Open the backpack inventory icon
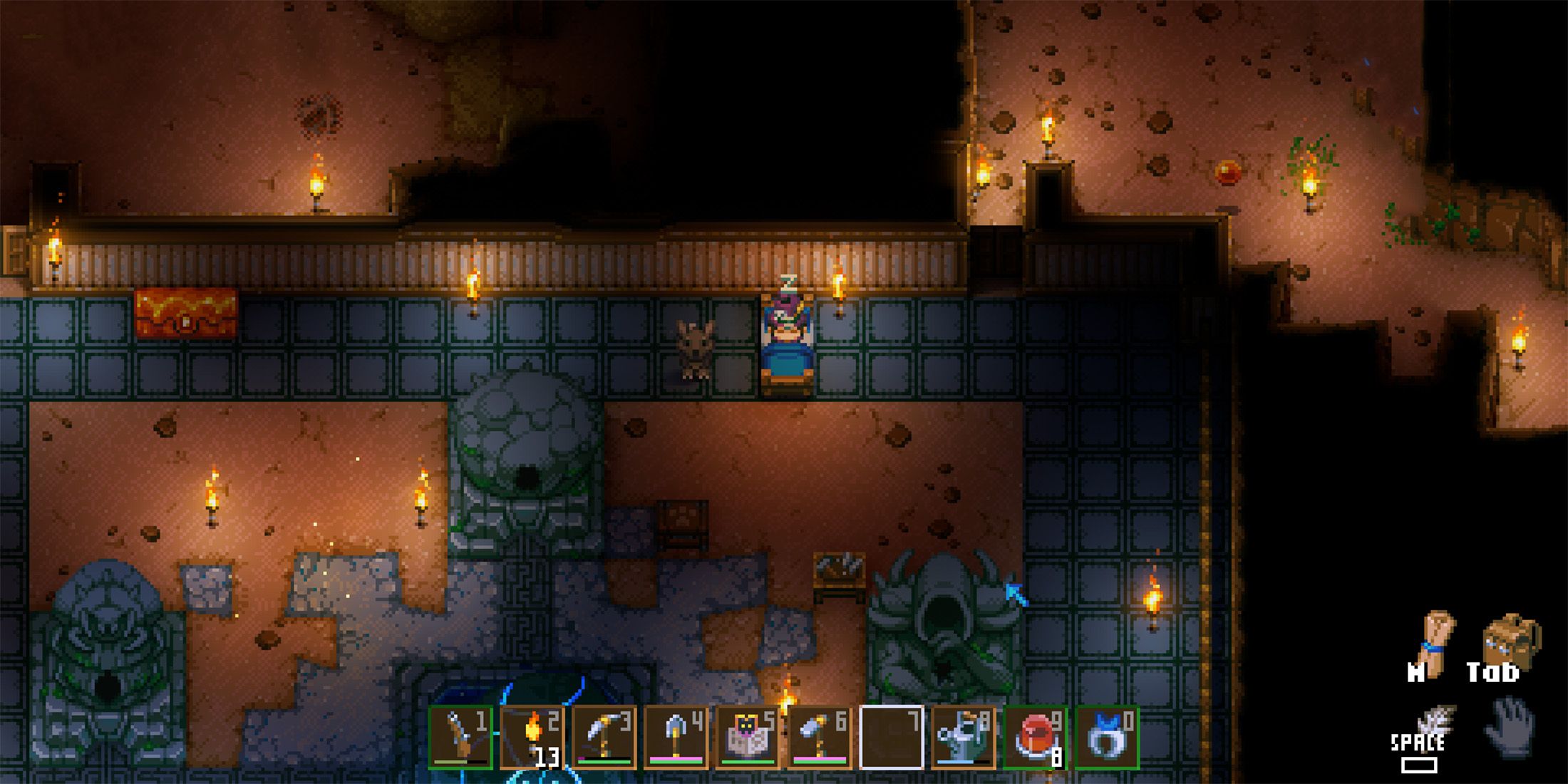The image size is (1568, 784). [x=1511, y=640]
